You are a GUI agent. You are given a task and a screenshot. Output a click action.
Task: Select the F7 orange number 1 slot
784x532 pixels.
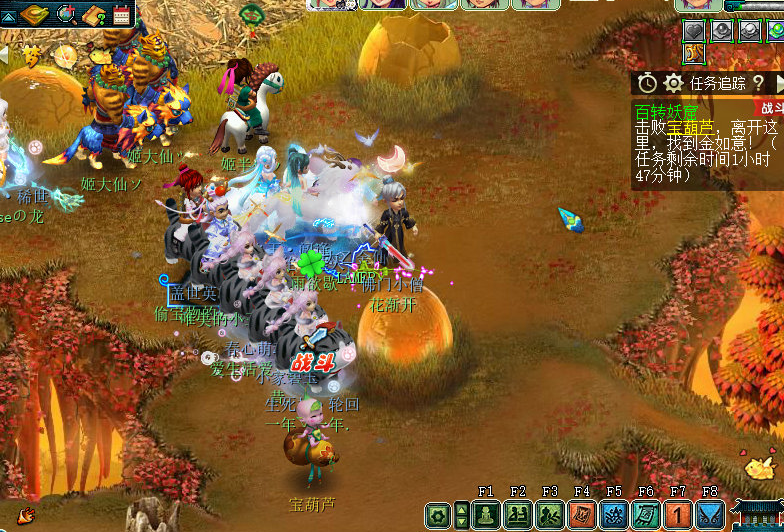tap(678, 516)
